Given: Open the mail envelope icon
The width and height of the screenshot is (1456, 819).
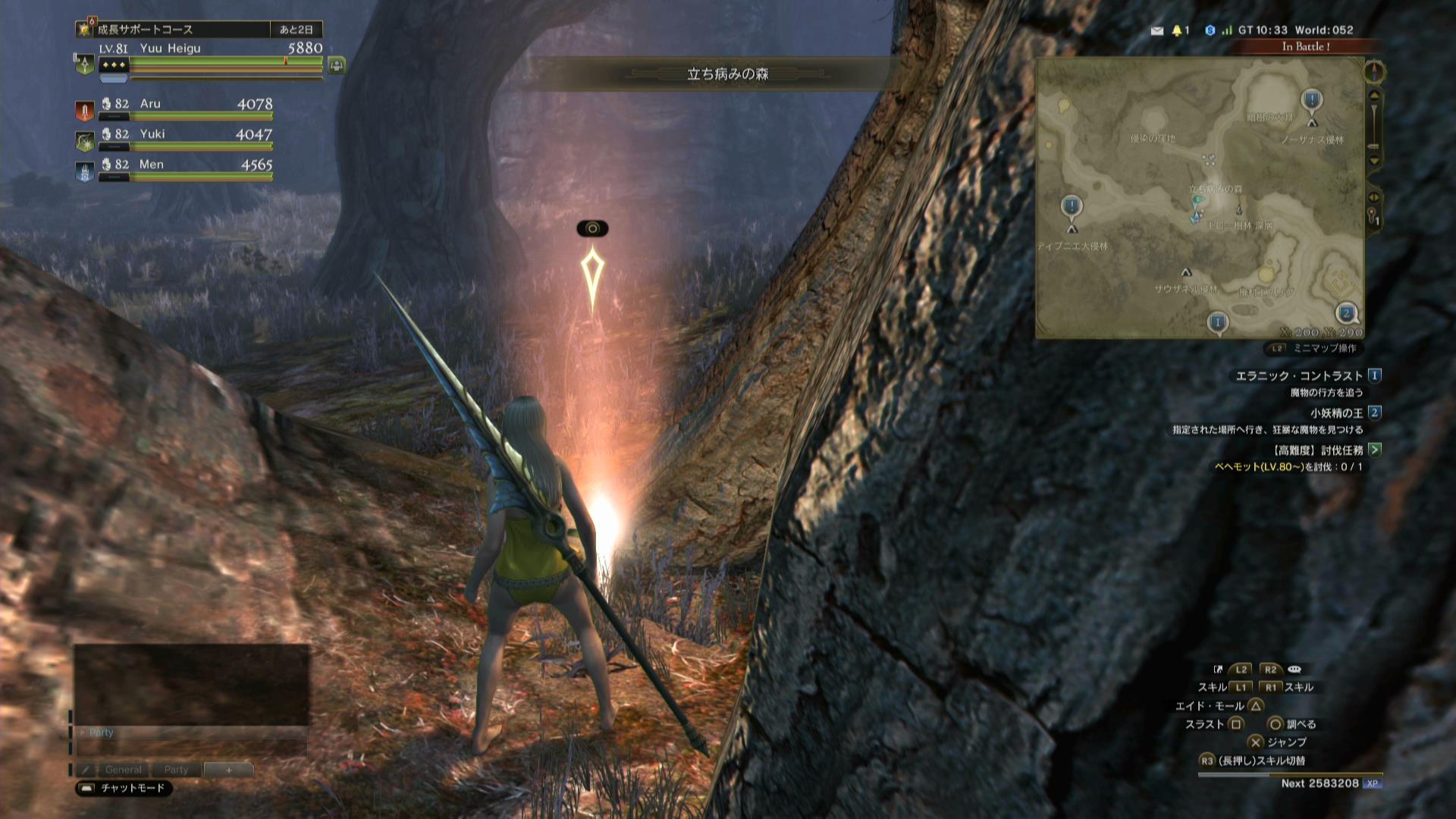Looking at the screenshot, I should [1157, 31].
